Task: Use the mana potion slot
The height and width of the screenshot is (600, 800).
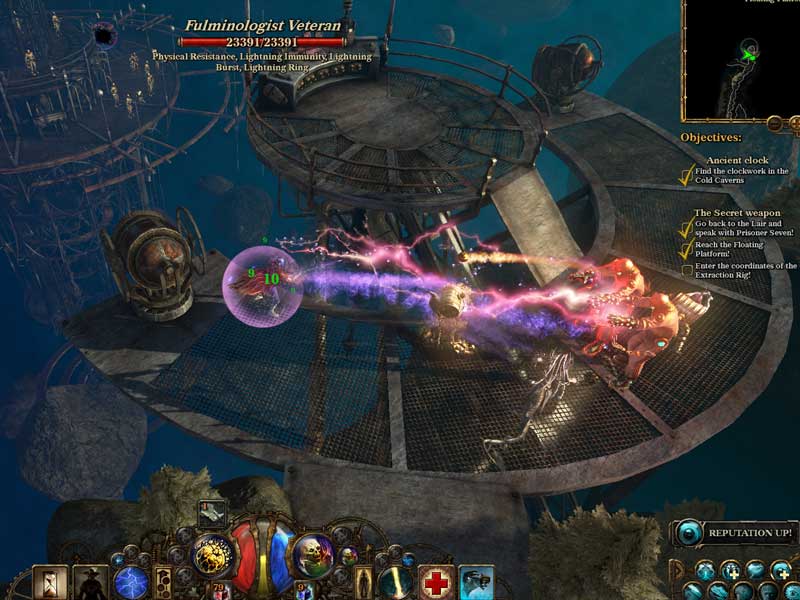Action: pos(306,590)
